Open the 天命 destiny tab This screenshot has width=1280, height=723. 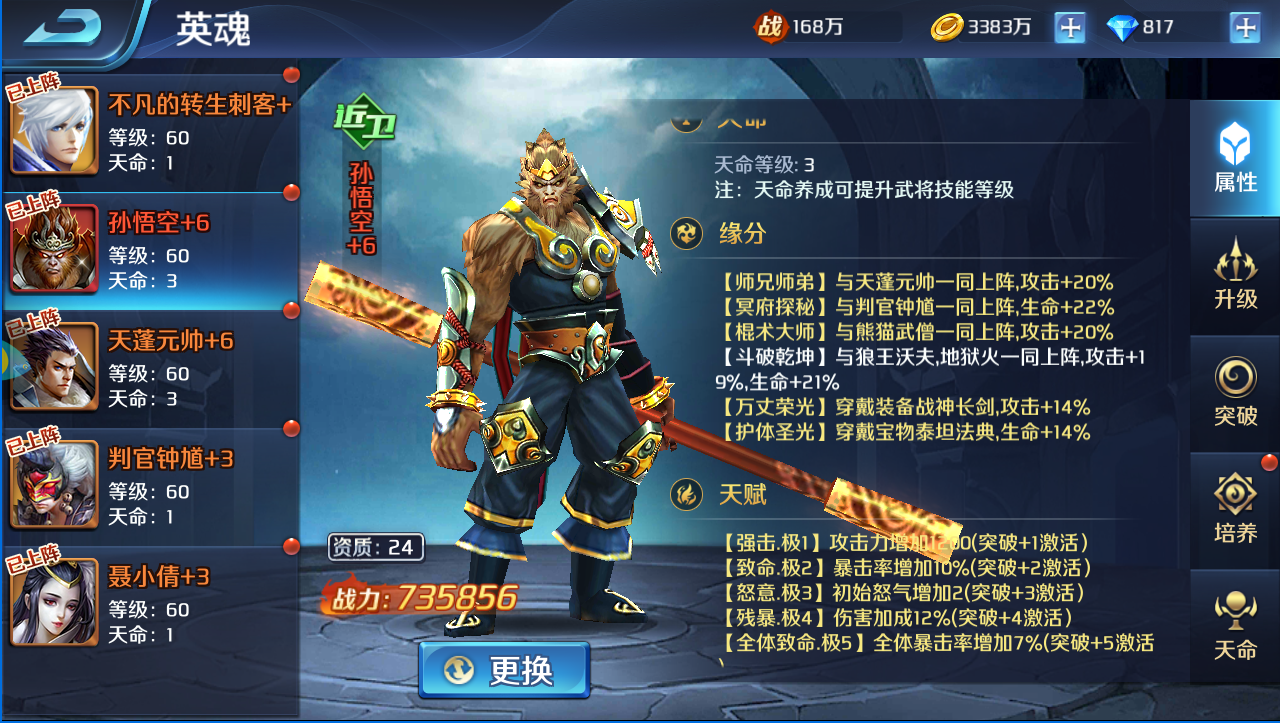point(1235,626)
